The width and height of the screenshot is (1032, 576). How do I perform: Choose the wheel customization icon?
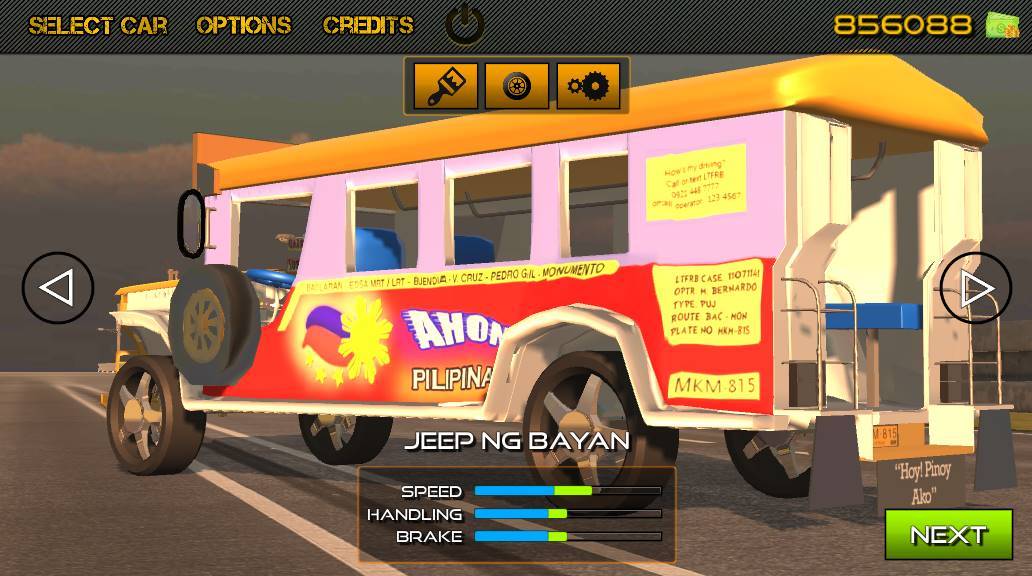[517, 86]
